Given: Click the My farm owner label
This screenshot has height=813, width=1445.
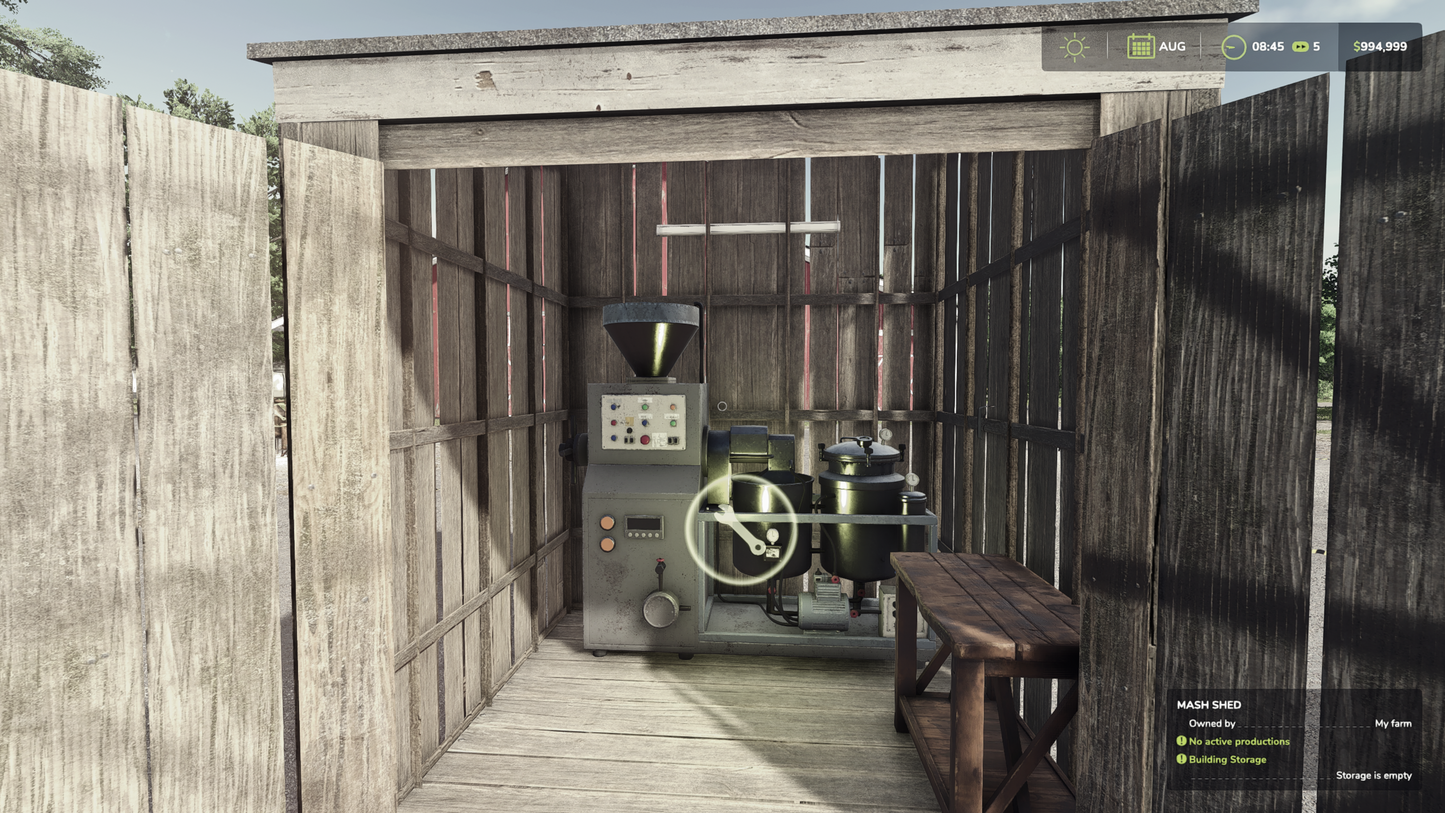Looking at the screenshot, I should (1393, 723).
